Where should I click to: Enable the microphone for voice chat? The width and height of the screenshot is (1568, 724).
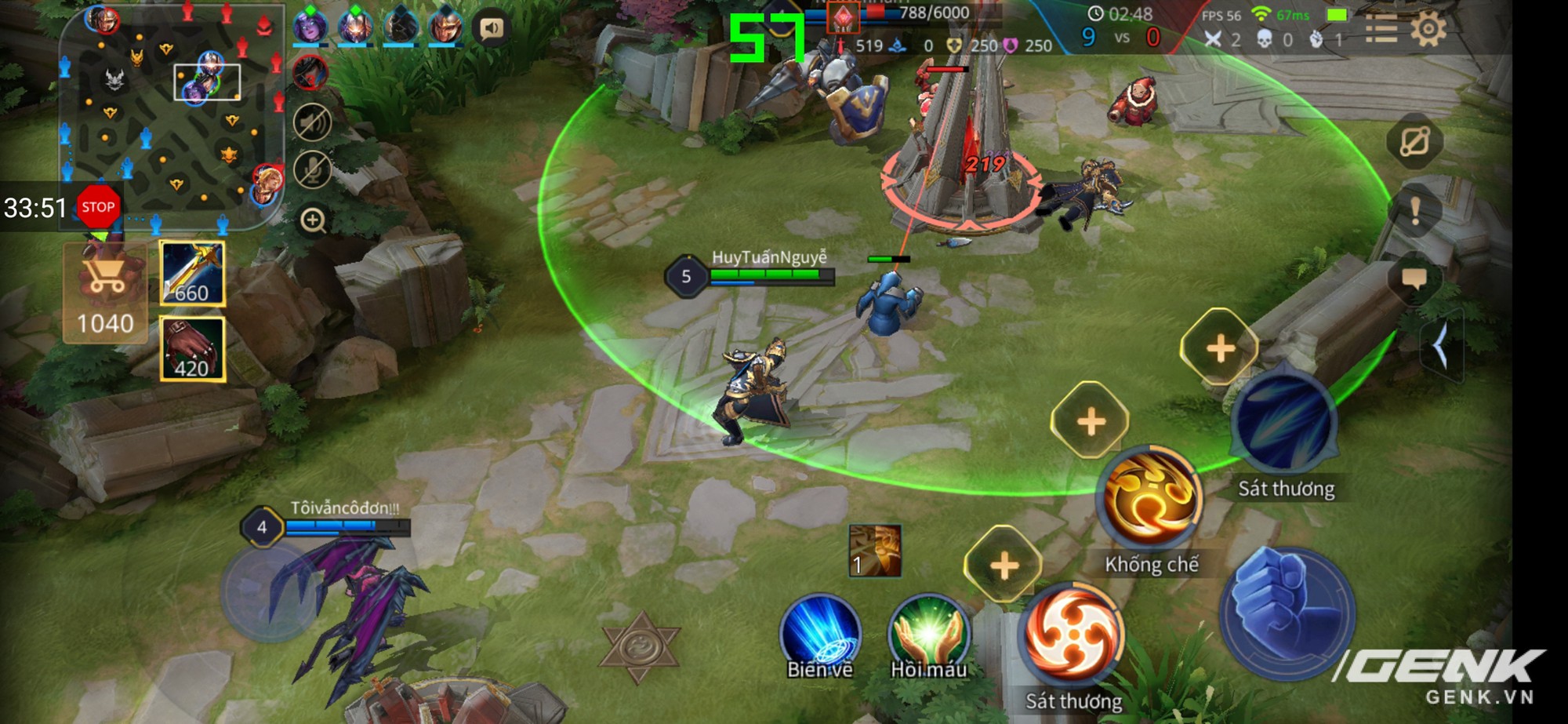tap(312, 167)
